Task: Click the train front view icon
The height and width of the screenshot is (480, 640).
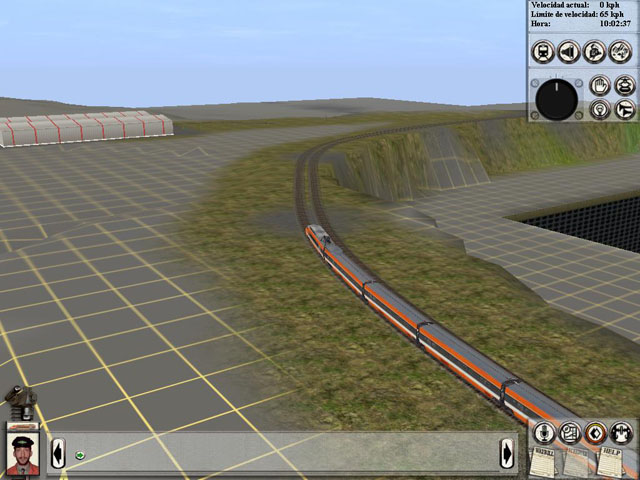Action: pyautogui.click(x=543, y=51)
